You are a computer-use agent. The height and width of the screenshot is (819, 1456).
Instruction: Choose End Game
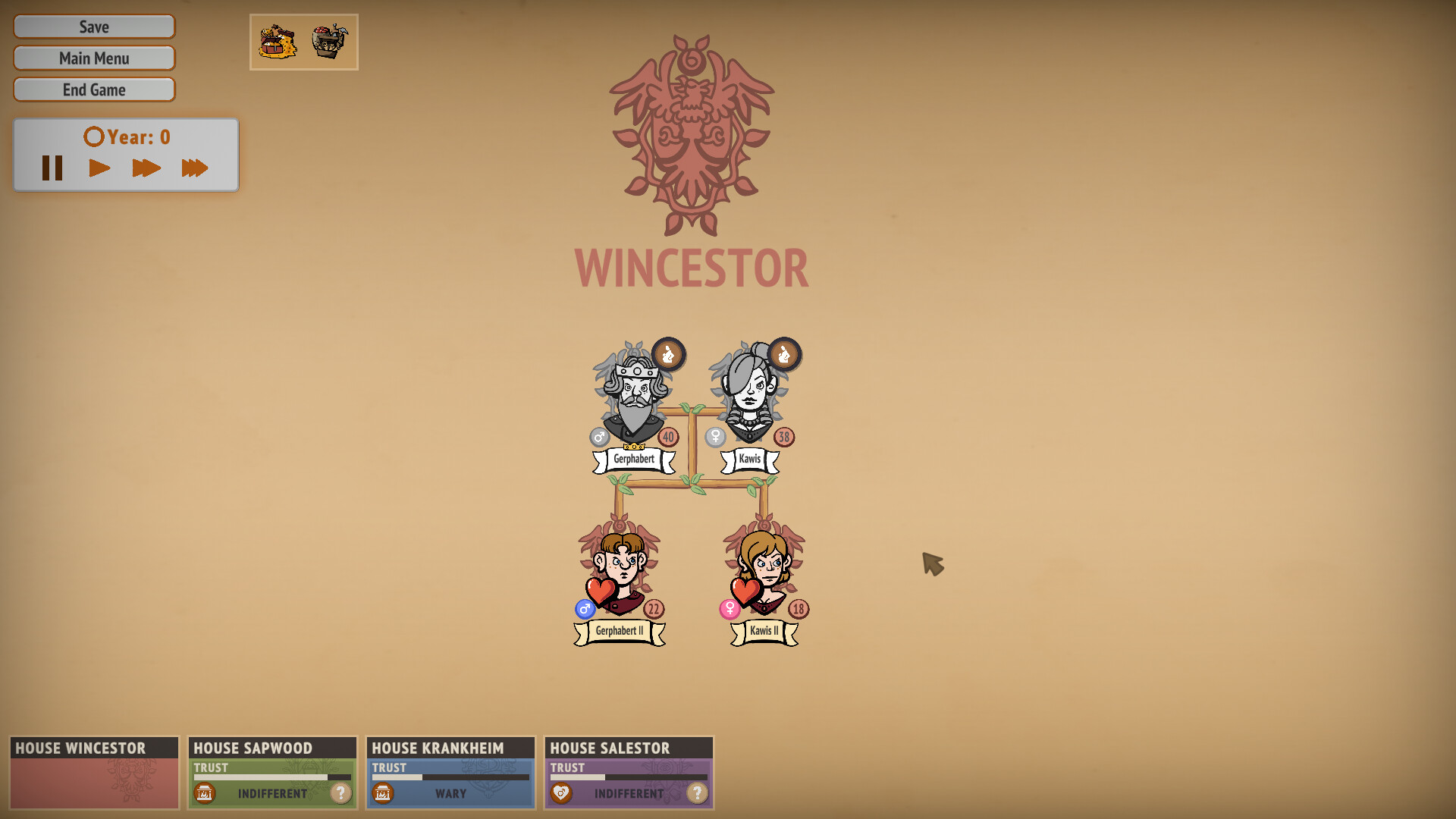94,90
